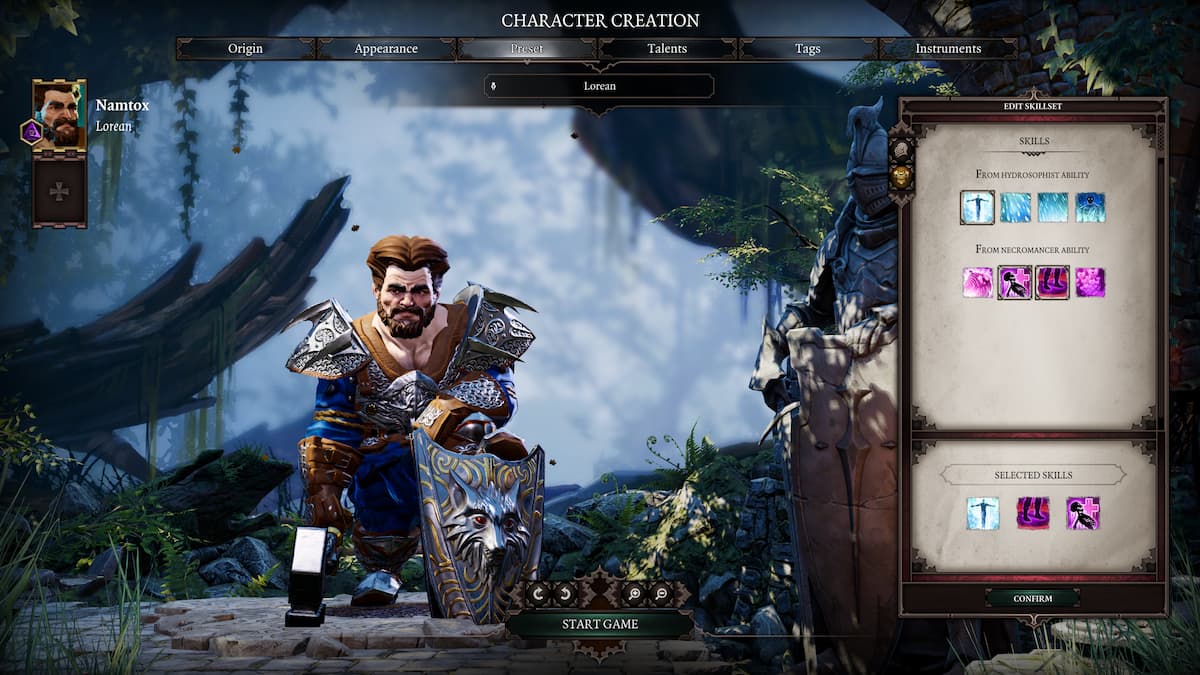Zoom out from the character
Image resolution: width=1200 pixels, height=675 pixels.
coord(661,593)
